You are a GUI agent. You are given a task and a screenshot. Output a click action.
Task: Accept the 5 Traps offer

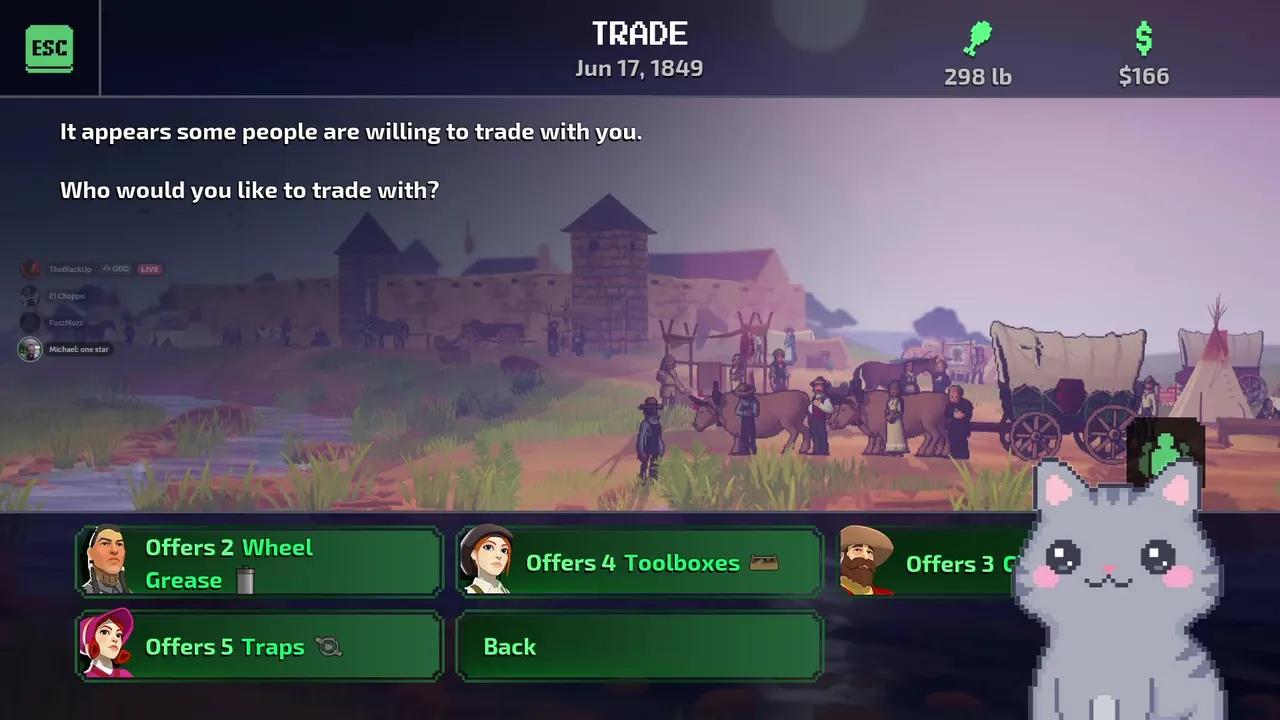point(259,646)
